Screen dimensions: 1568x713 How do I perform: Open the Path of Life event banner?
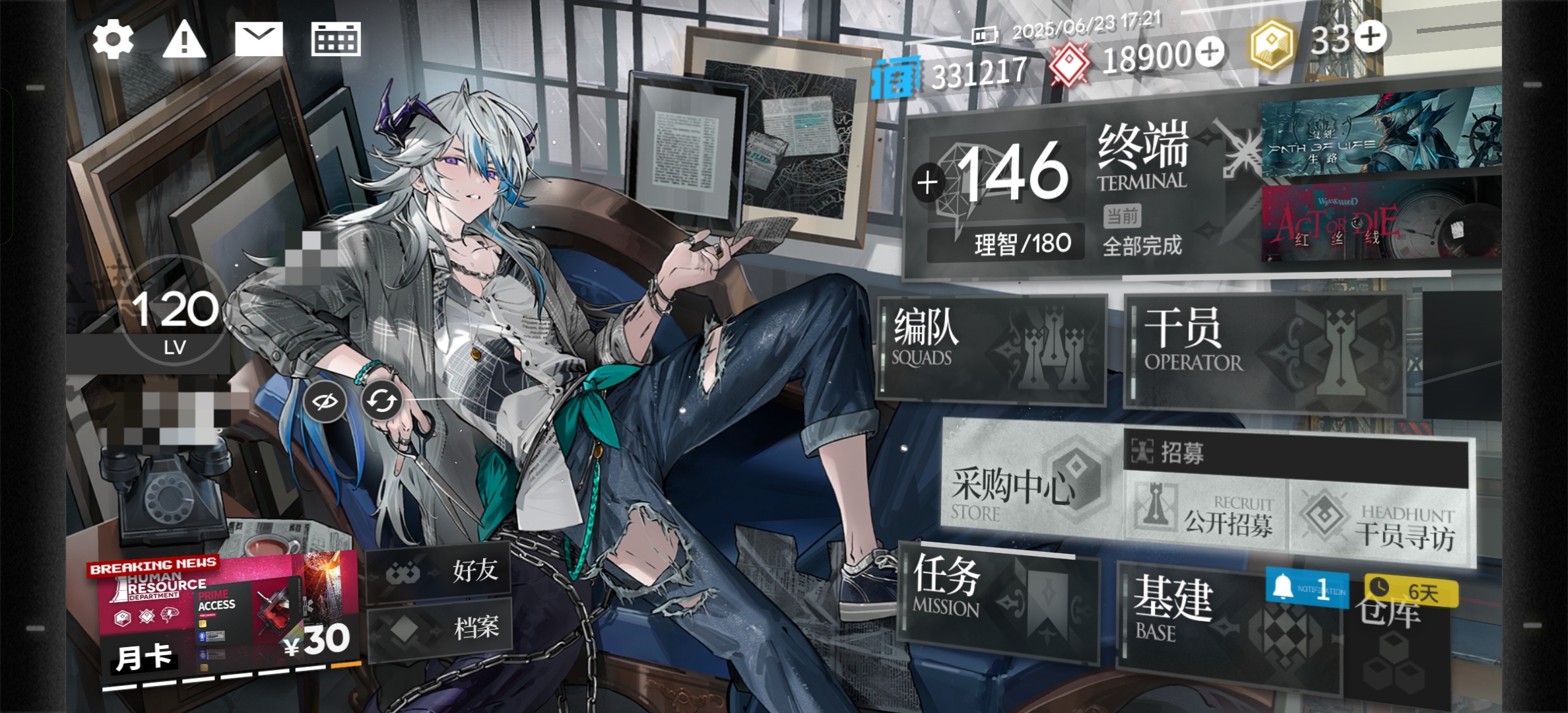tap(1379, 137)
